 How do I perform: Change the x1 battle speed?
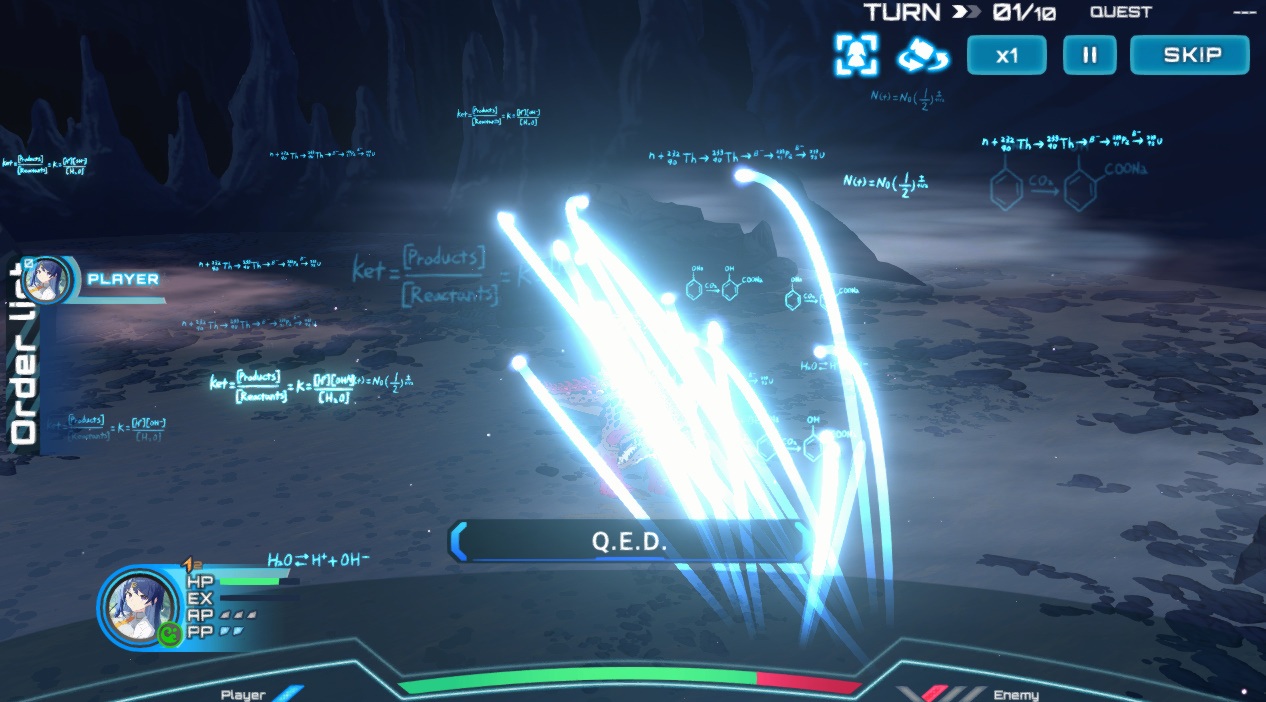(1006, 55)
